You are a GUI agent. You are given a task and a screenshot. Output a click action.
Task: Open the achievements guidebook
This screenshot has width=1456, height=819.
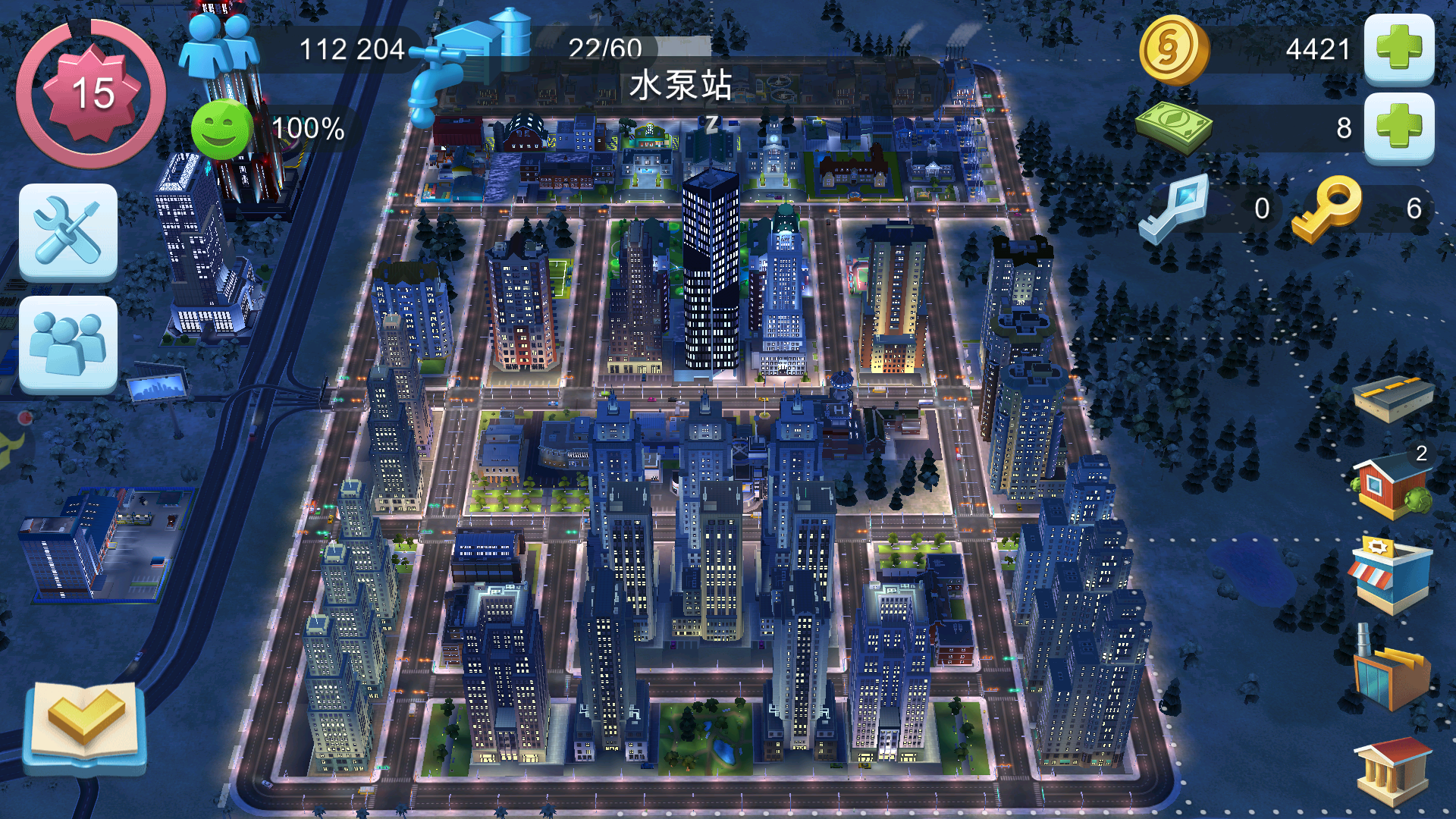click(83, 728)
